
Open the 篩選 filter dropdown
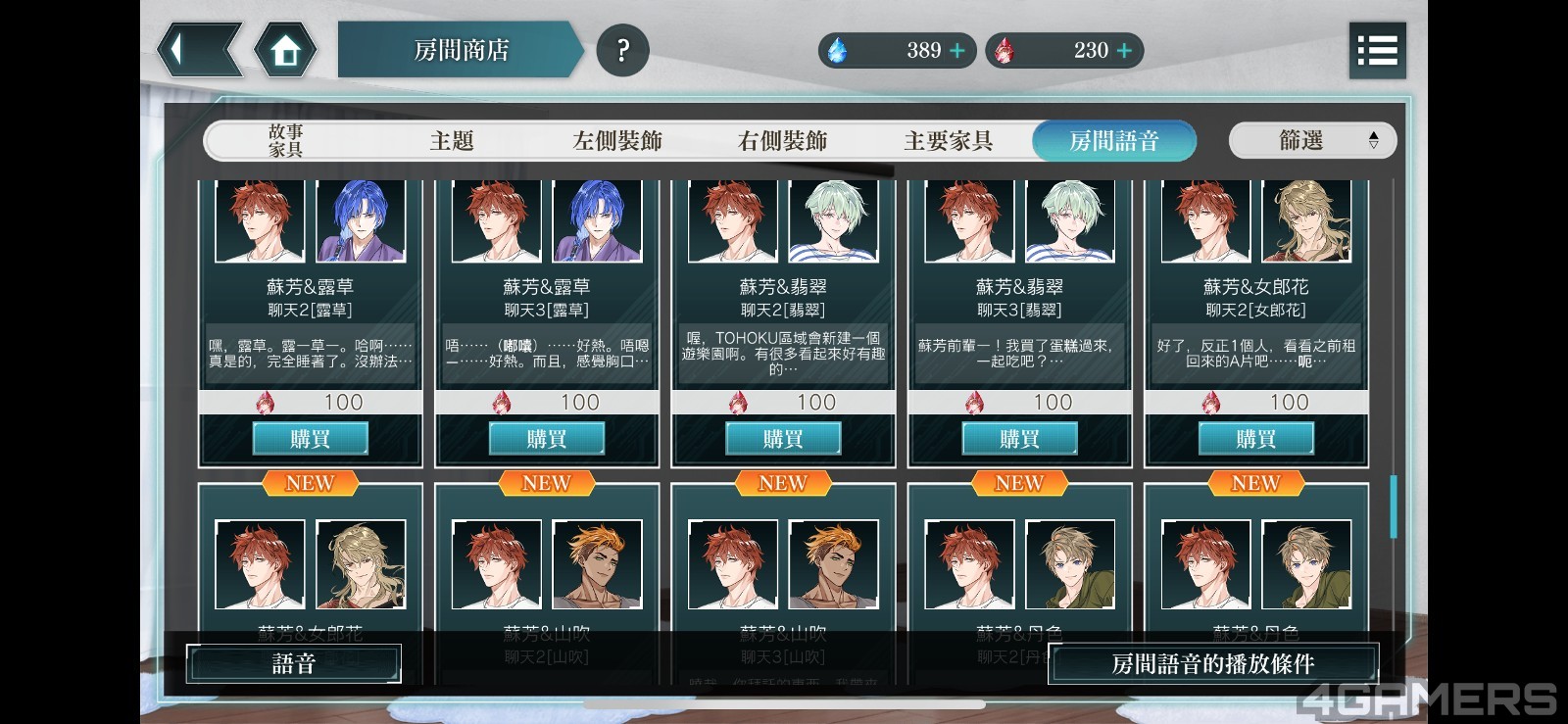point(1312,141)
